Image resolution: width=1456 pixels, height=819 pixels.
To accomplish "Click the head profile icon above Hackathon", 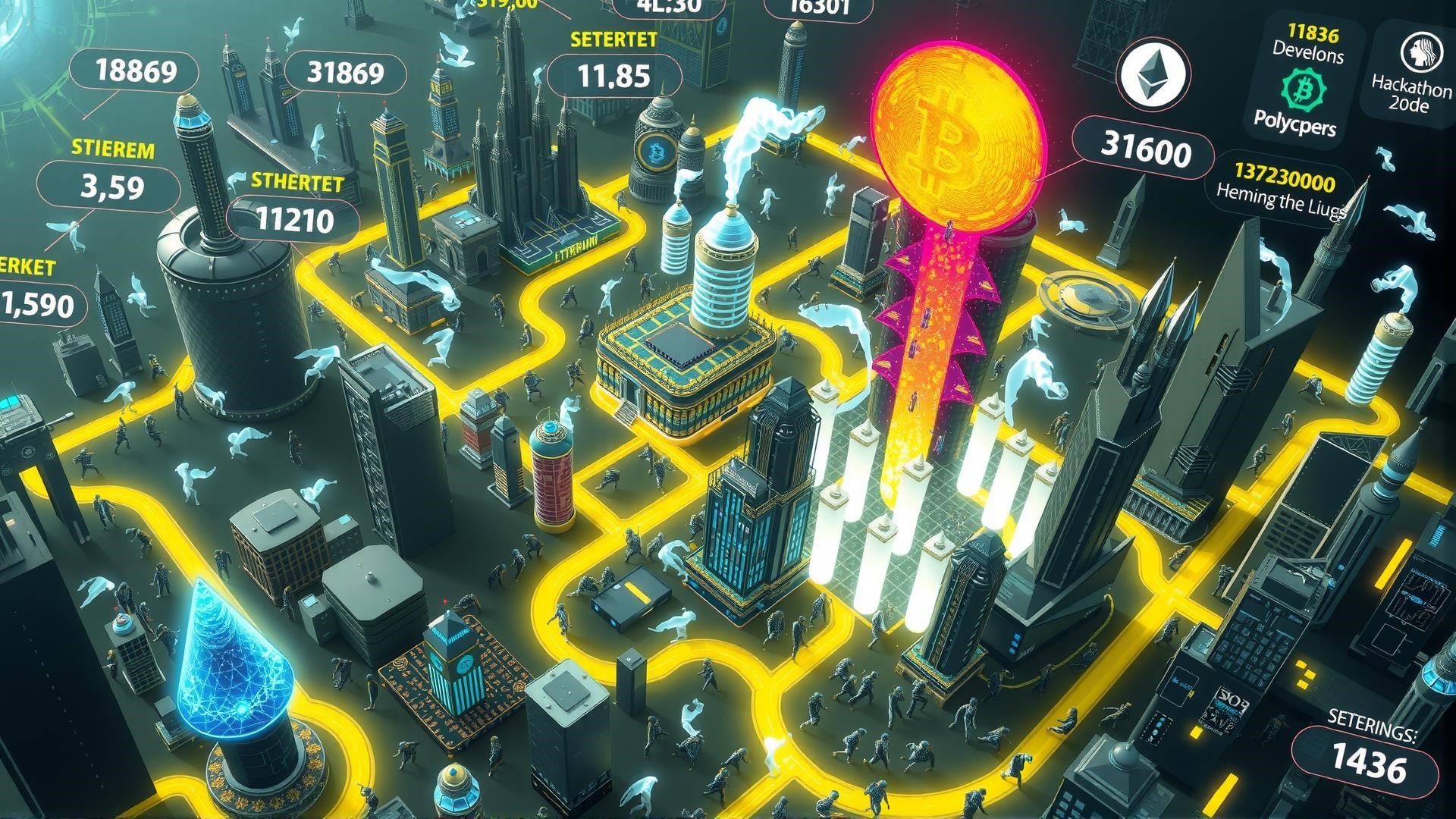I will pos(1414,52).
